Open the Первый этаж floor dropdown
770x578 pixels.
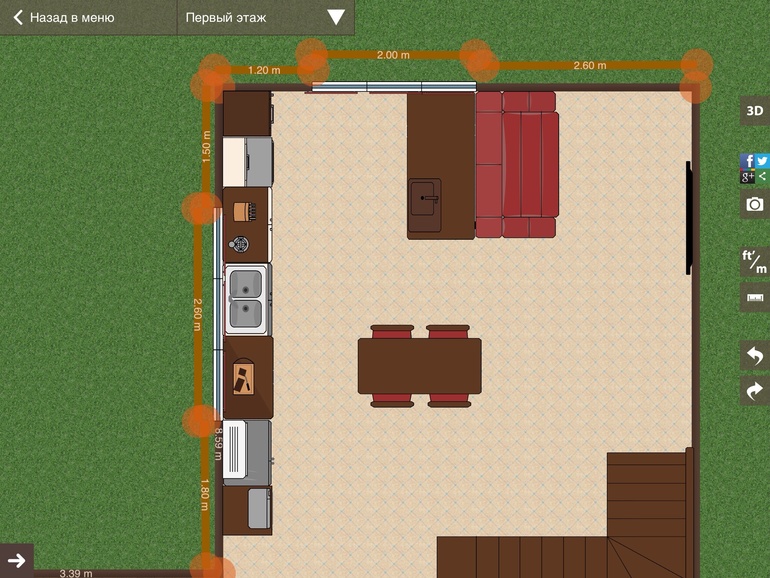click(x=265, y=17)
